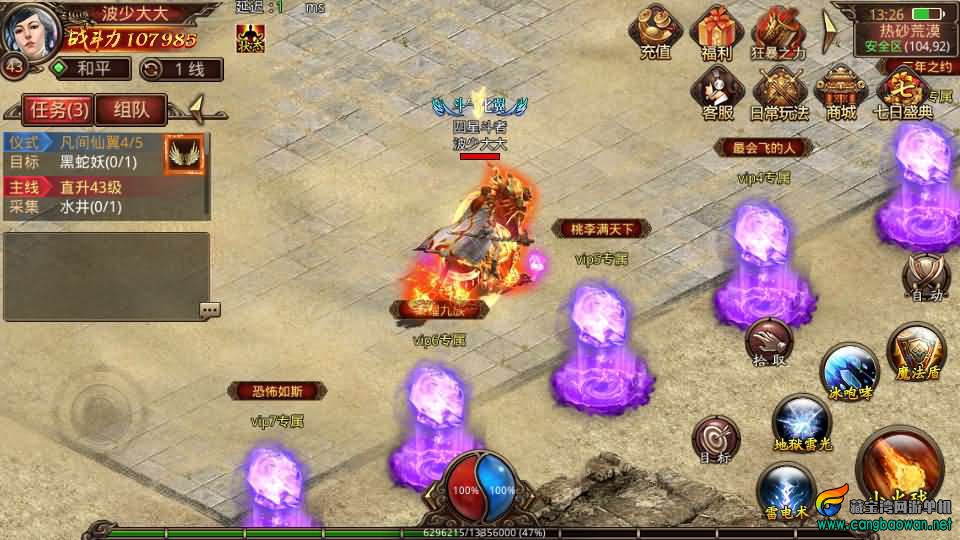
Task: Change the server line with 1线 button
Action: click(180, 69)
